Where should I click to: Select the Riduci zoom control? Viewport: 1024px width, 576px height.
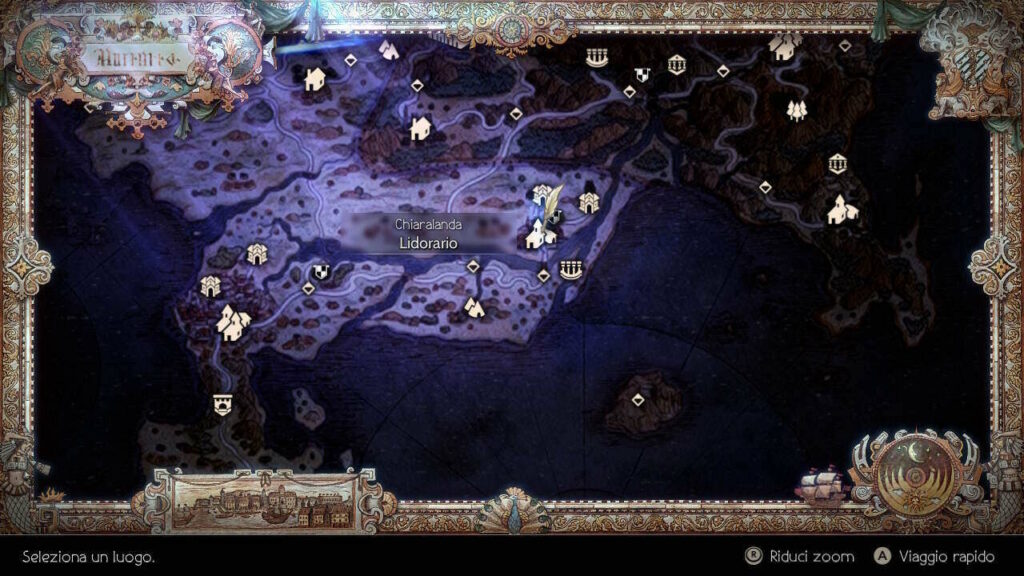(801, 556)
